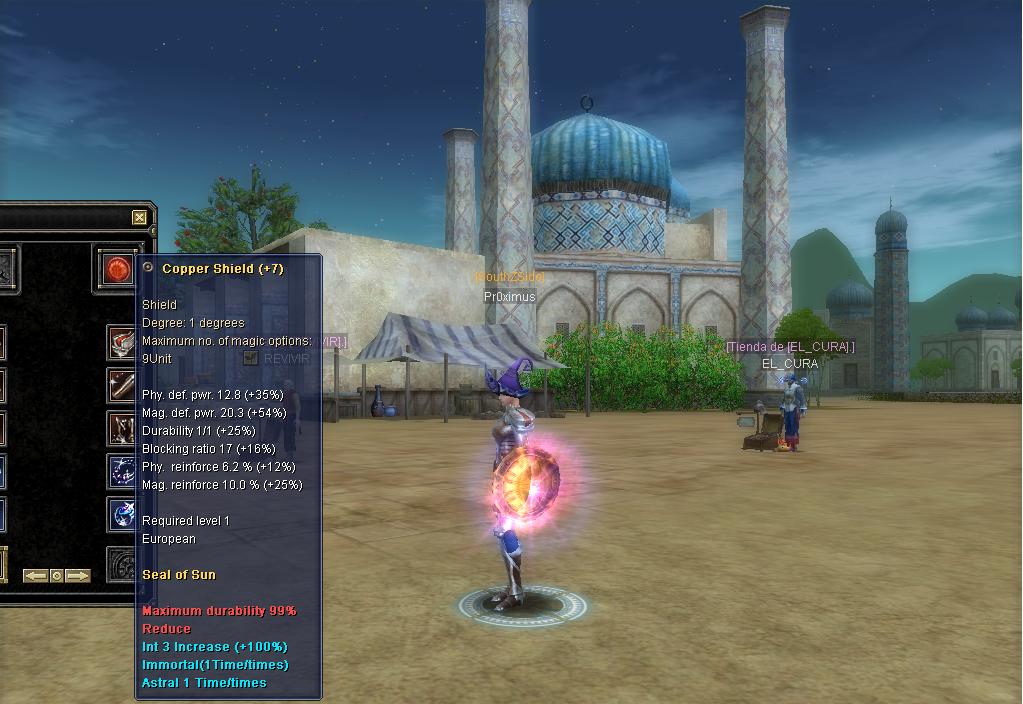Click the left arrow under the equipment panel
Image resolution: width=1023 pixels, height=704 pixels.
click(36, 575)
